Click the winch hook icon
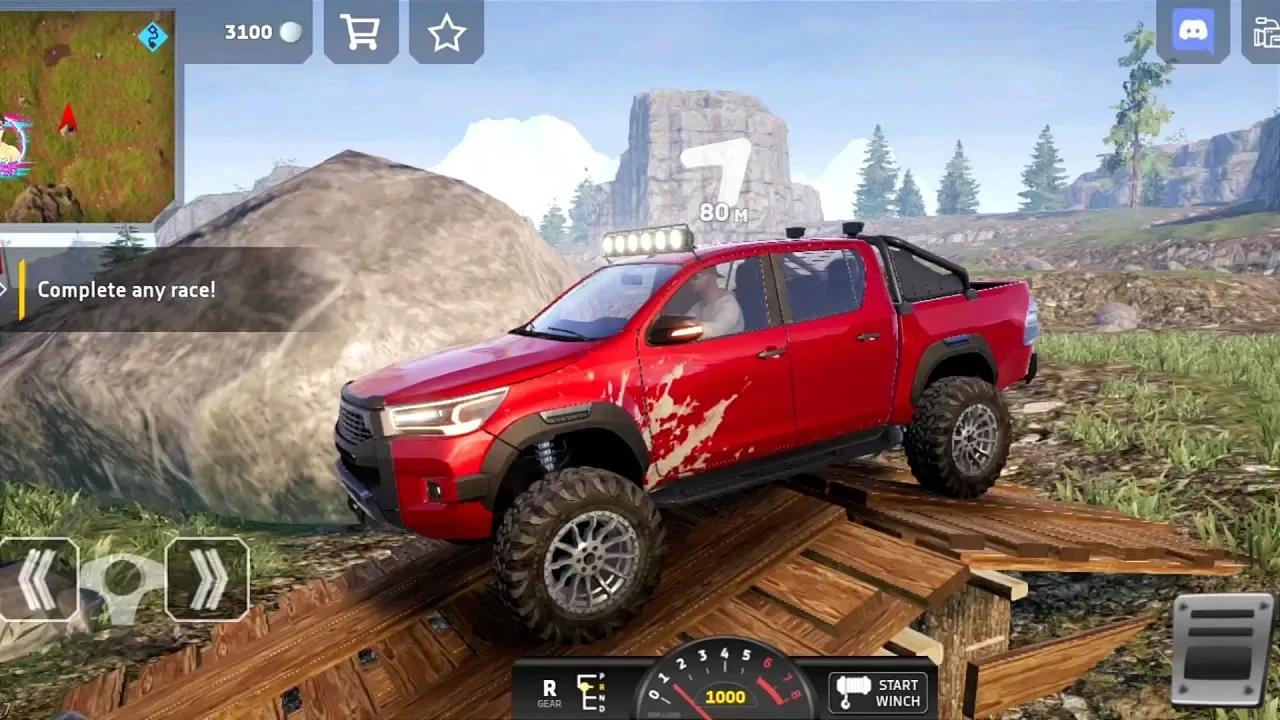1280x720 pixels. coord(852,690)
